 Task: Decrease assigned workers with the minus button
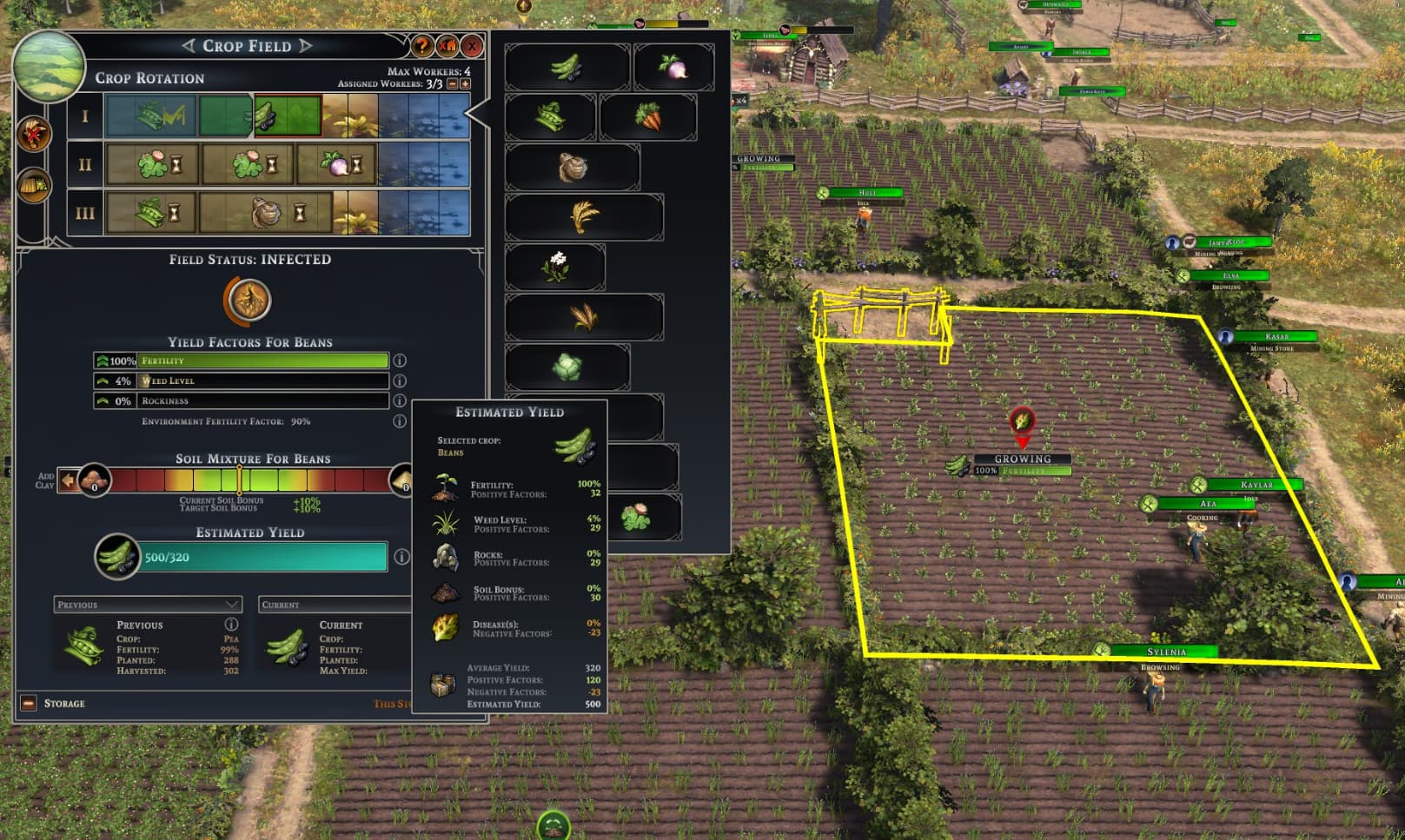pos(452,83)
